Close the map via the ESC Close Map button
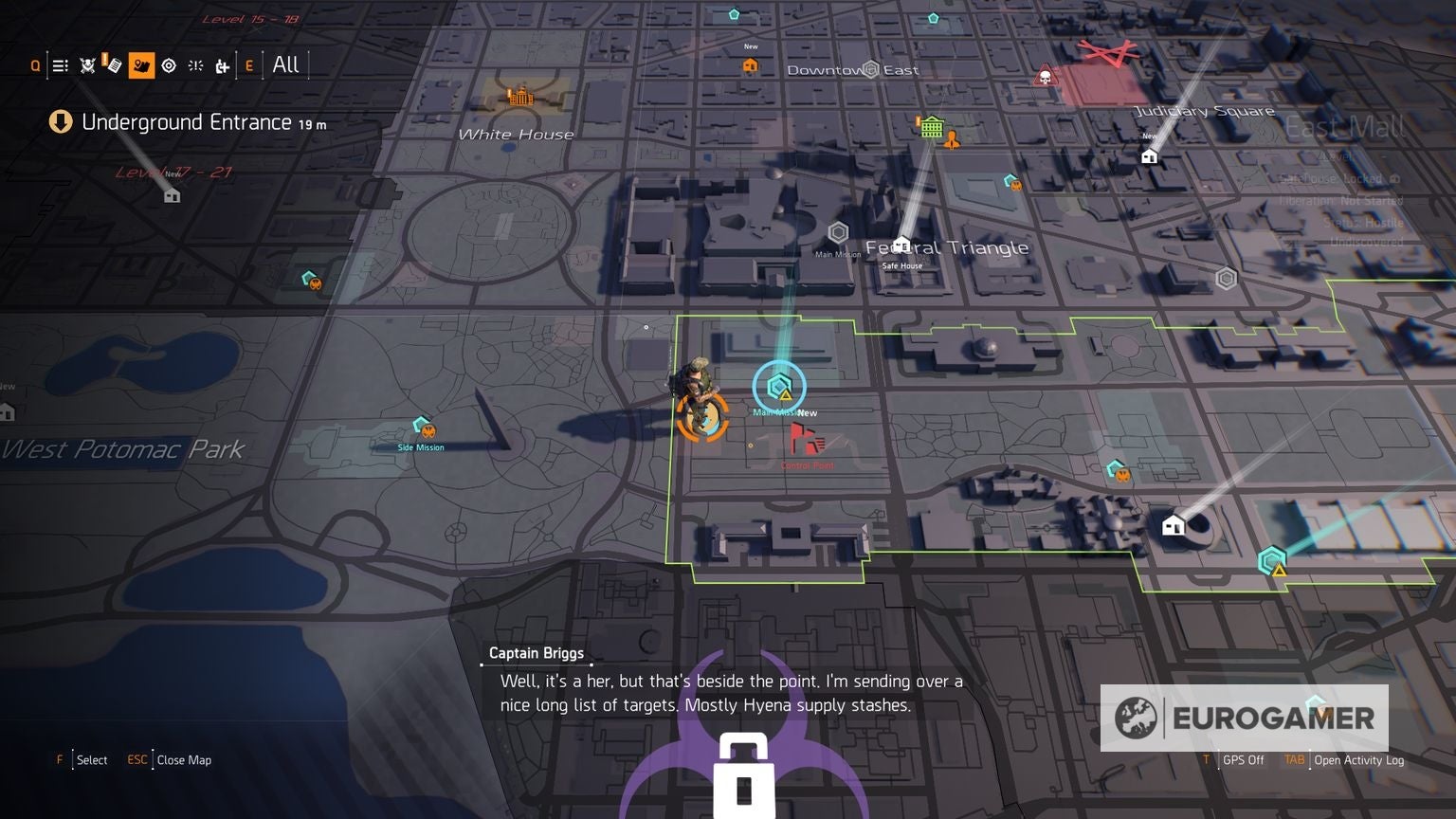The width and height of the screenshot is (1456, 819). (169, 759)
